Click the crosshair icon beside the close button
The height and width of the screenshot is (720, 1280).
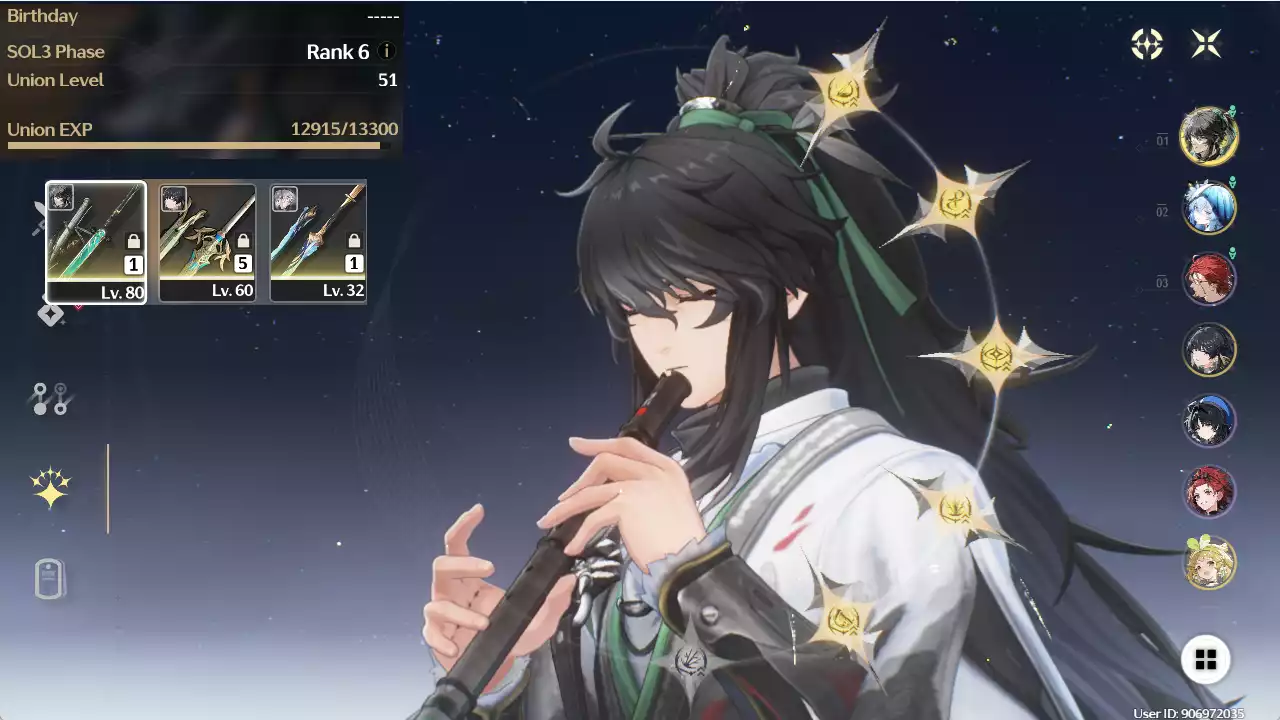tap(1147, 44)
